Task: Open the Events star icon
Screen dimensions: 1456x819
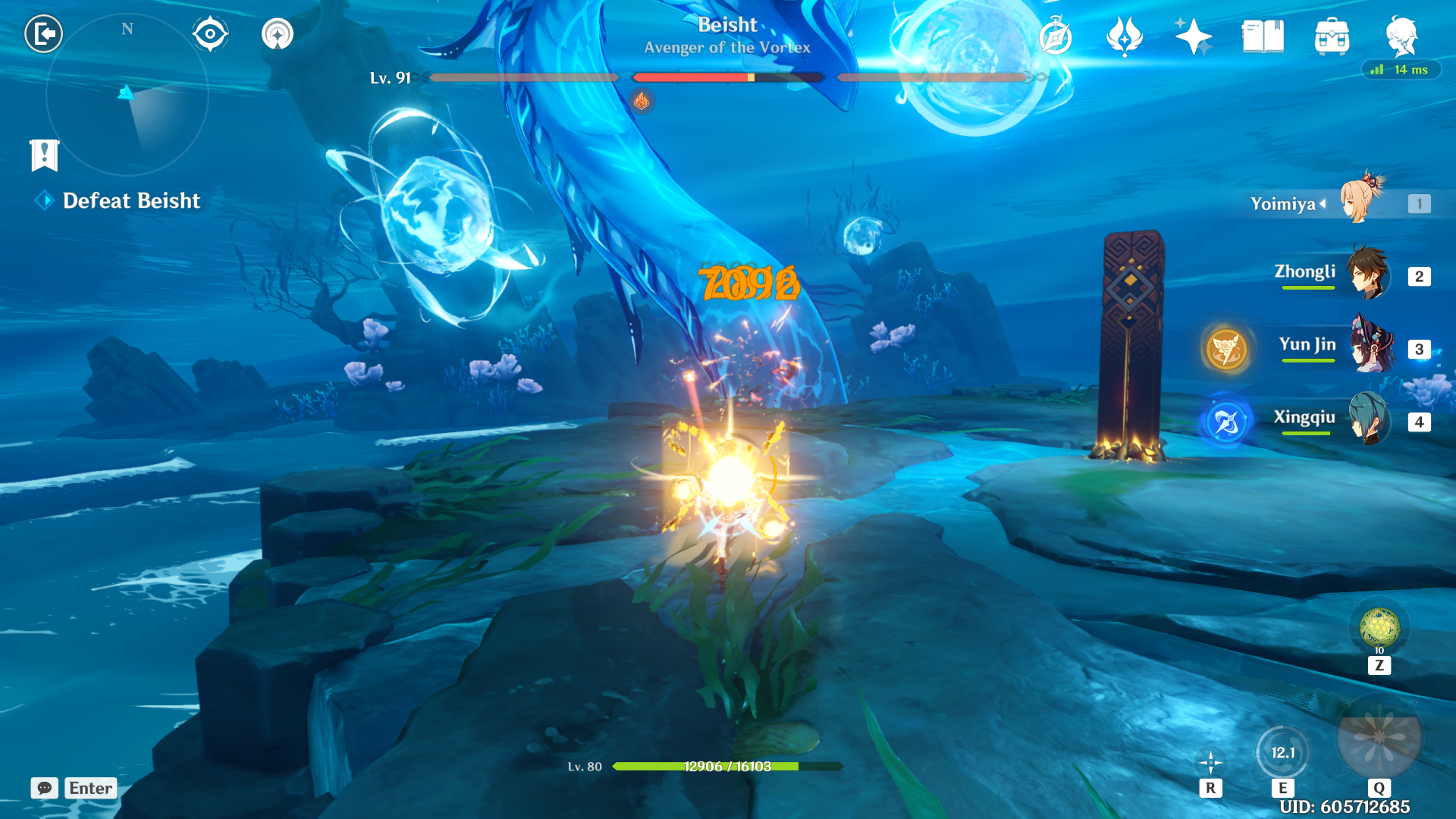Action: click(x=1193, y=36)
